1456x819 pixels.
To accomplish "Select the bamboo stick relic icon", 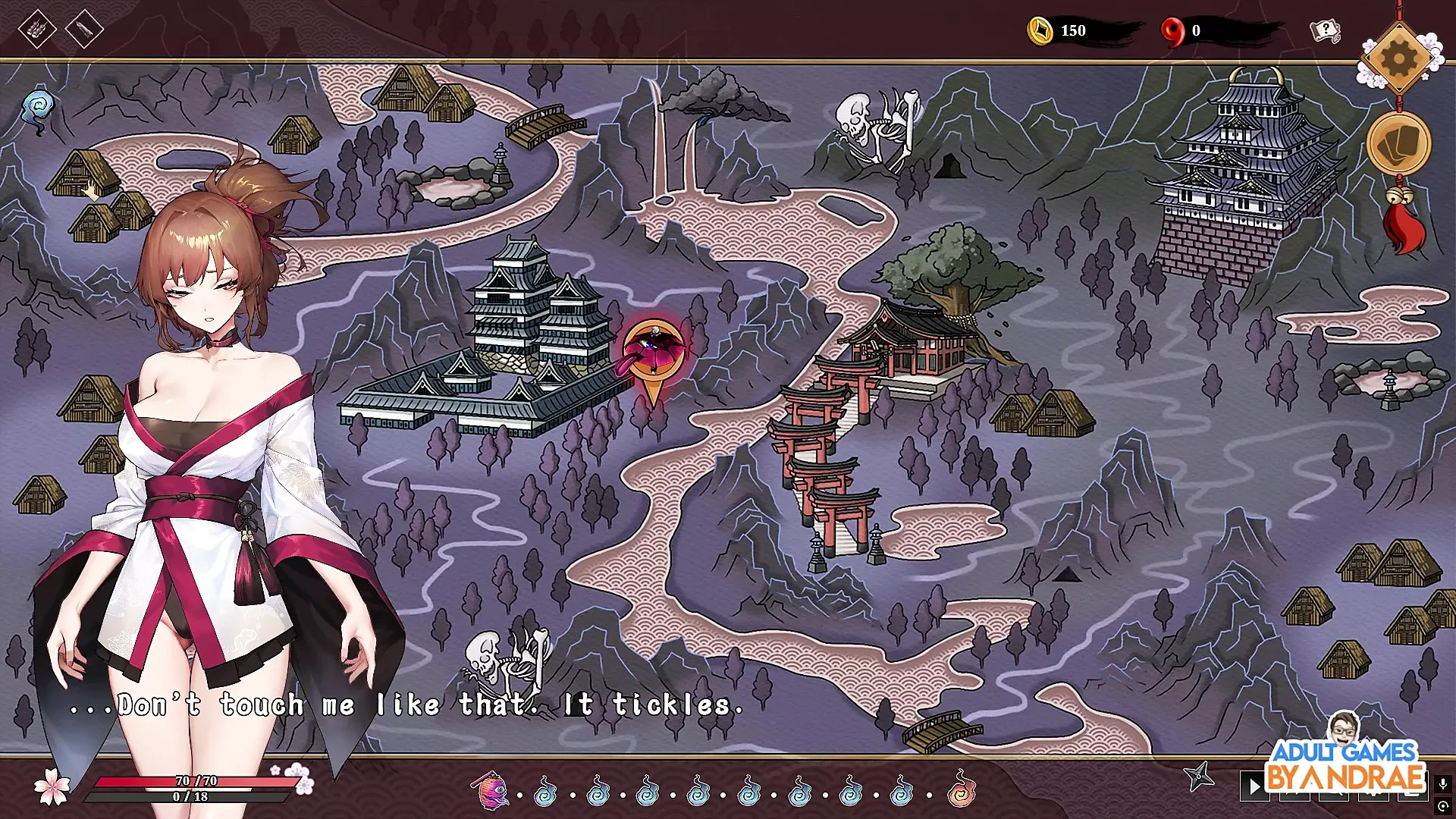I will tap(84, 30).
